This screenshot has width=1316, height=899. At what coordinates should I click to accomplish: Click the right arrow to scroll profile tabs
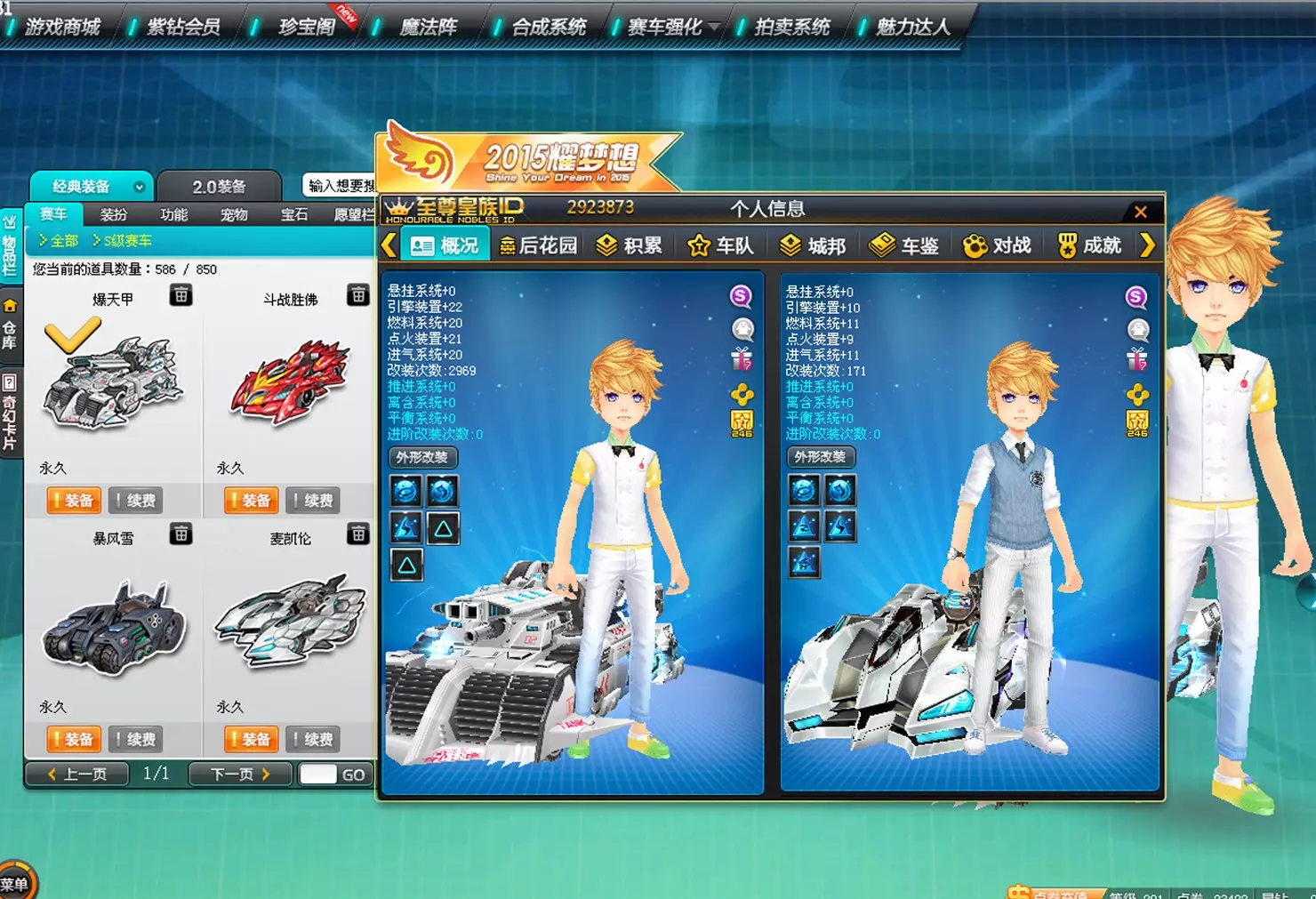(x=1147, y=245)
